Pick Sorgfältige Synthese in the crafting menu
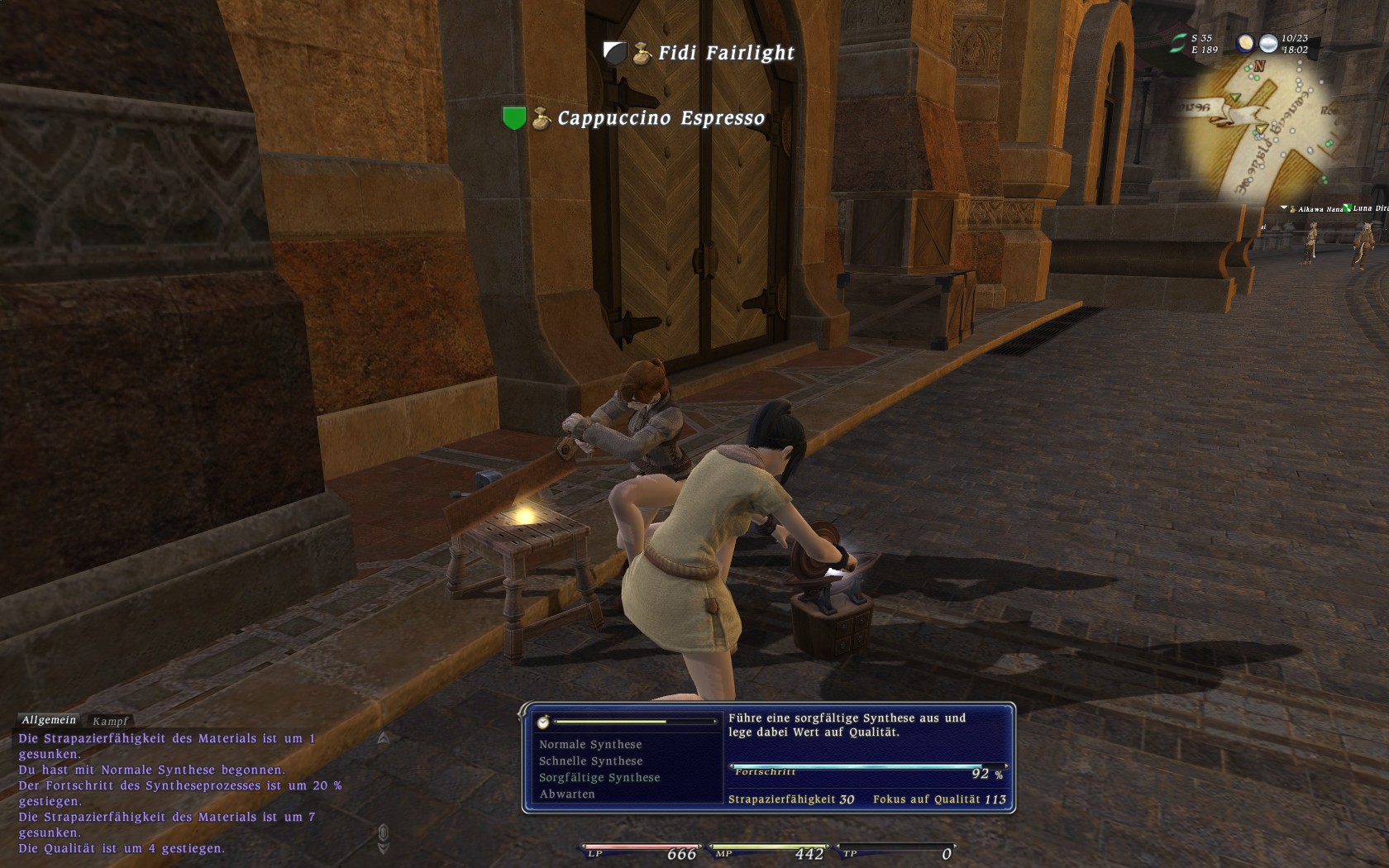The image size is (1389, 868). (x=599, y=778)
